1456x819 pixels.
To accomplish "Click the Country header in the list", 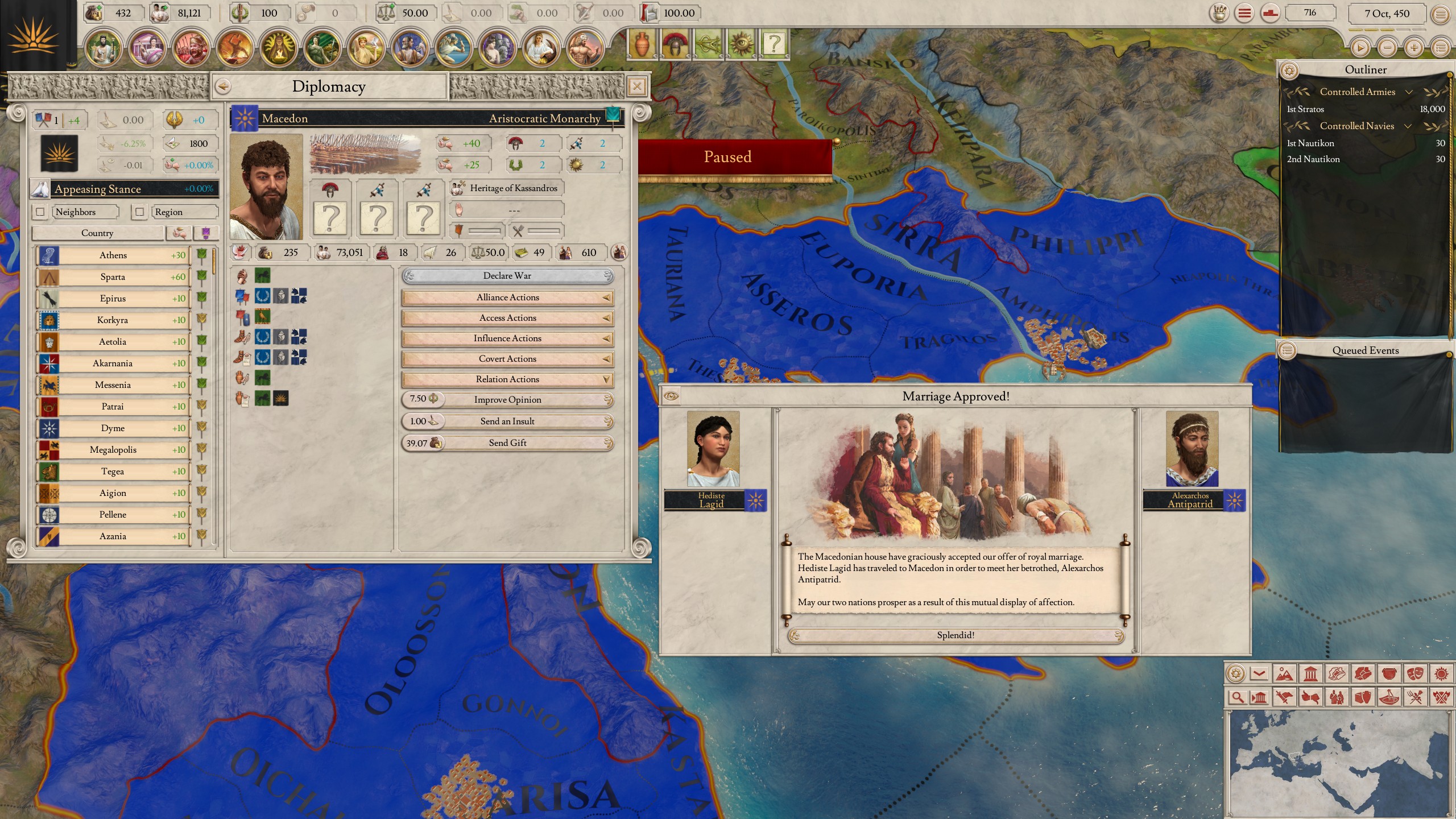I will pyautogui.click(x=97, y=233).
